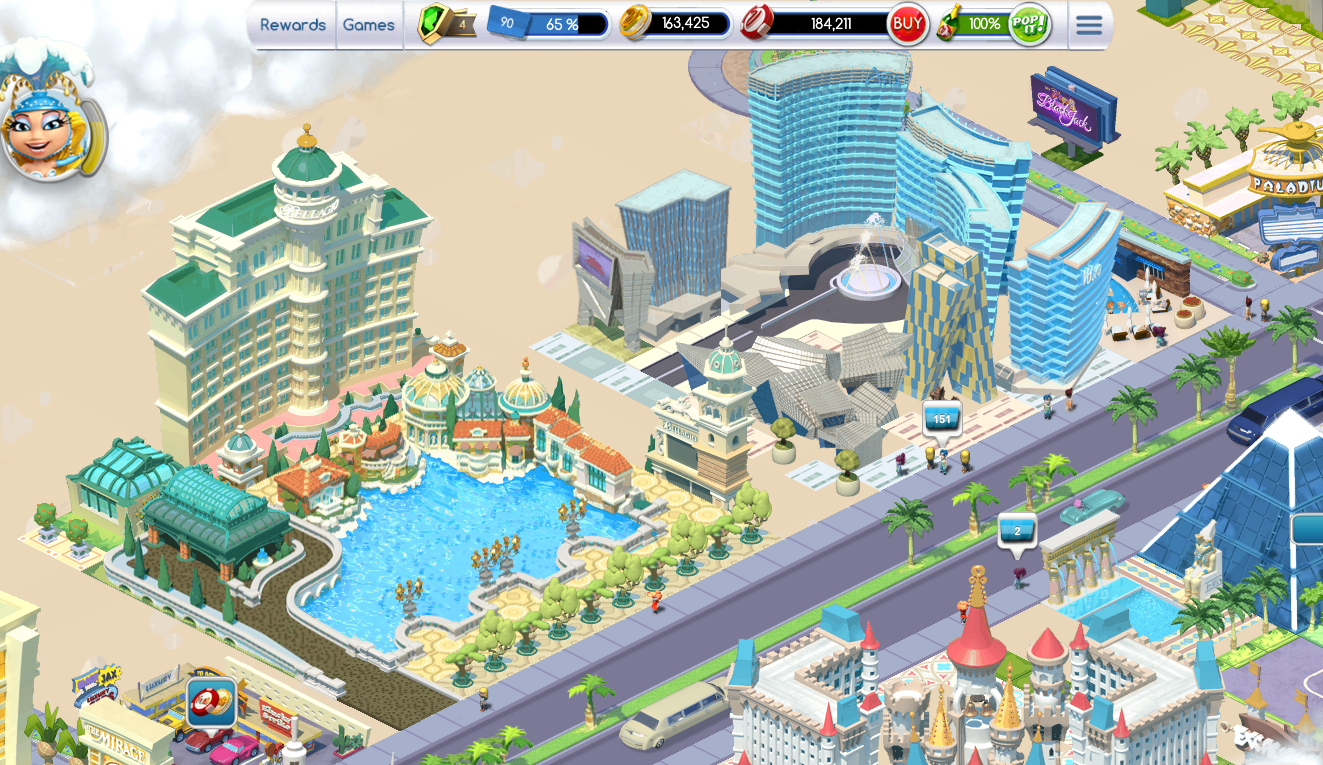Click the 2 visitor bubble
Image resolution: width=1323 pixels, height=765 pixels.
click(x=1018, y=532)
